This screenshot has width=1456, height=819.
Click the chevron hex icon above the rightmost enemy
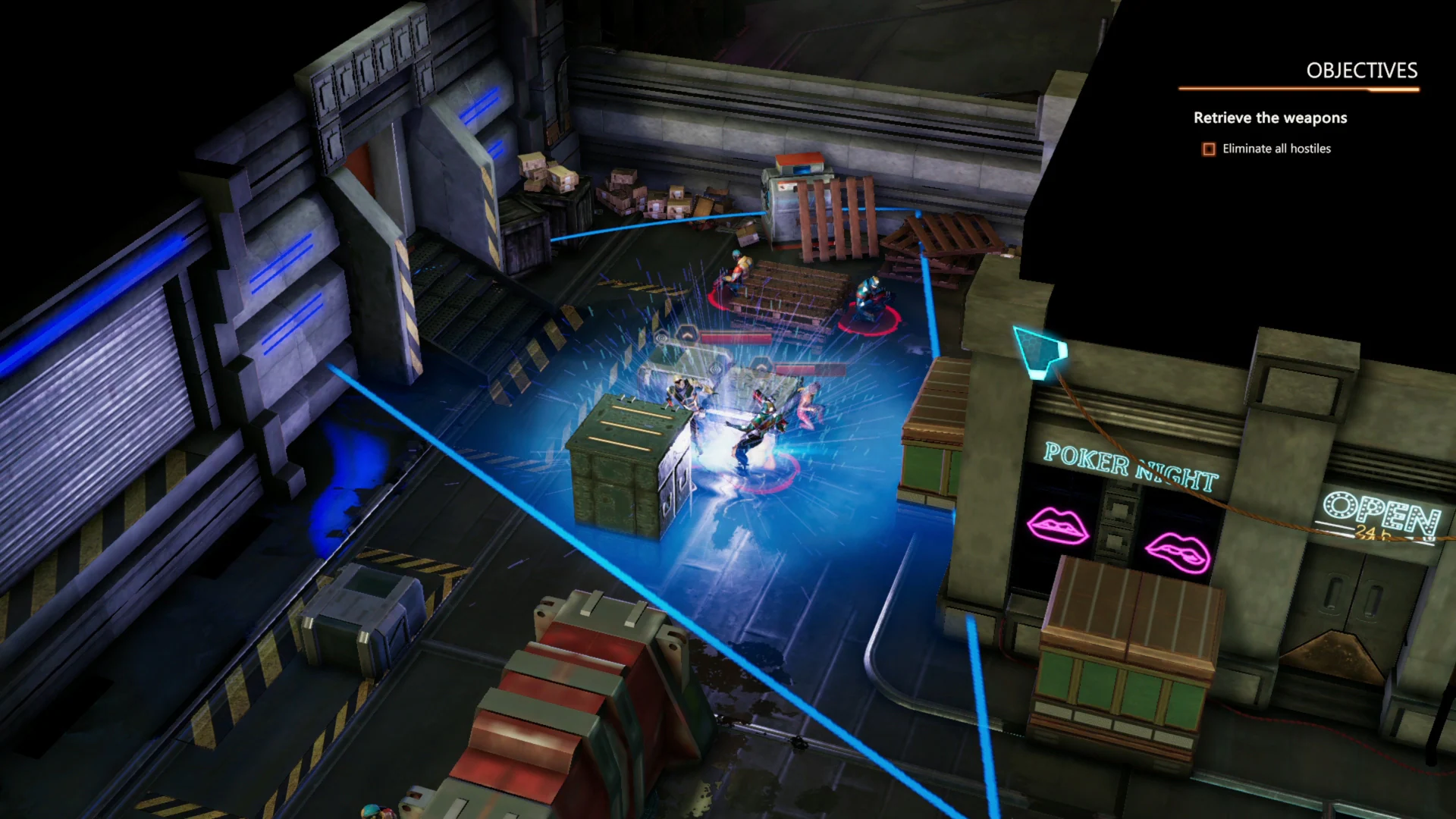tap(761, 364)
